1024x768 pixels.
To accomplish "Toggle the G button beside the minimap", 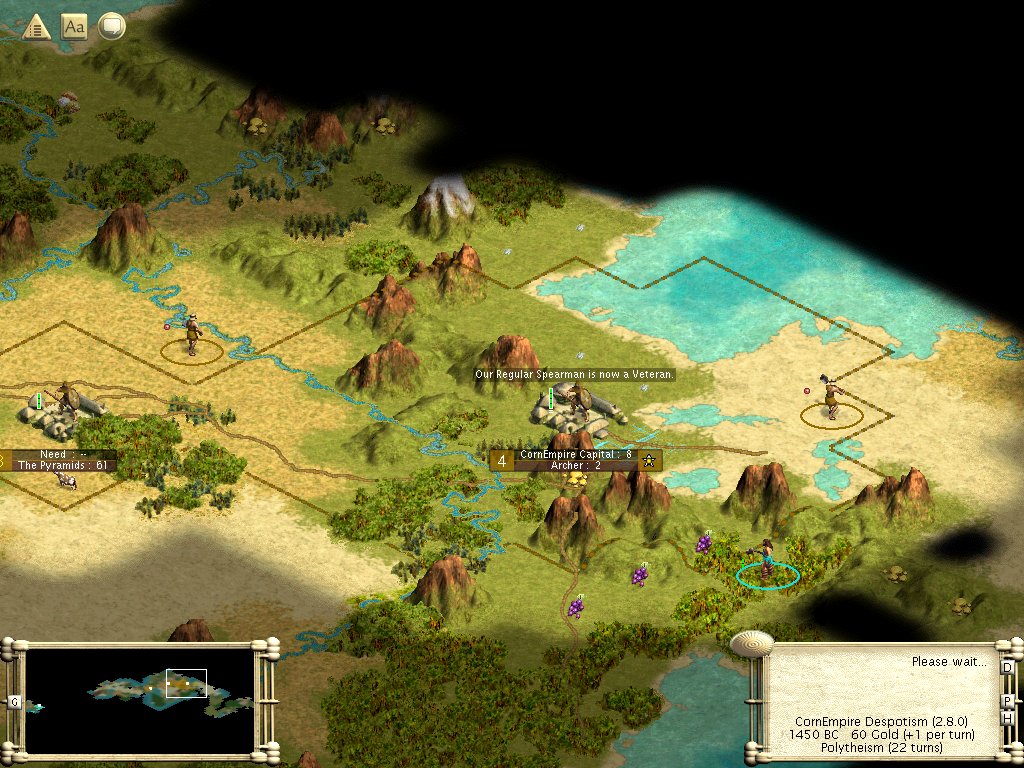I will [14, 701].
